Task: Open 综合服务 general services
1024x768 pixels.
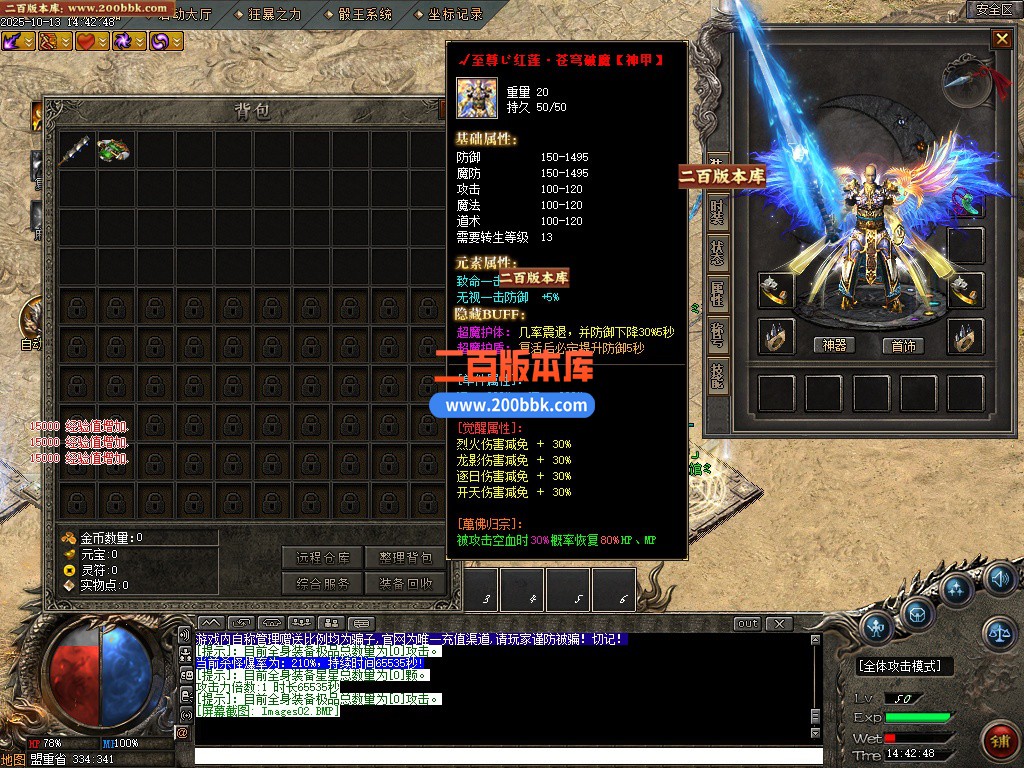Action: click(323, 584)
